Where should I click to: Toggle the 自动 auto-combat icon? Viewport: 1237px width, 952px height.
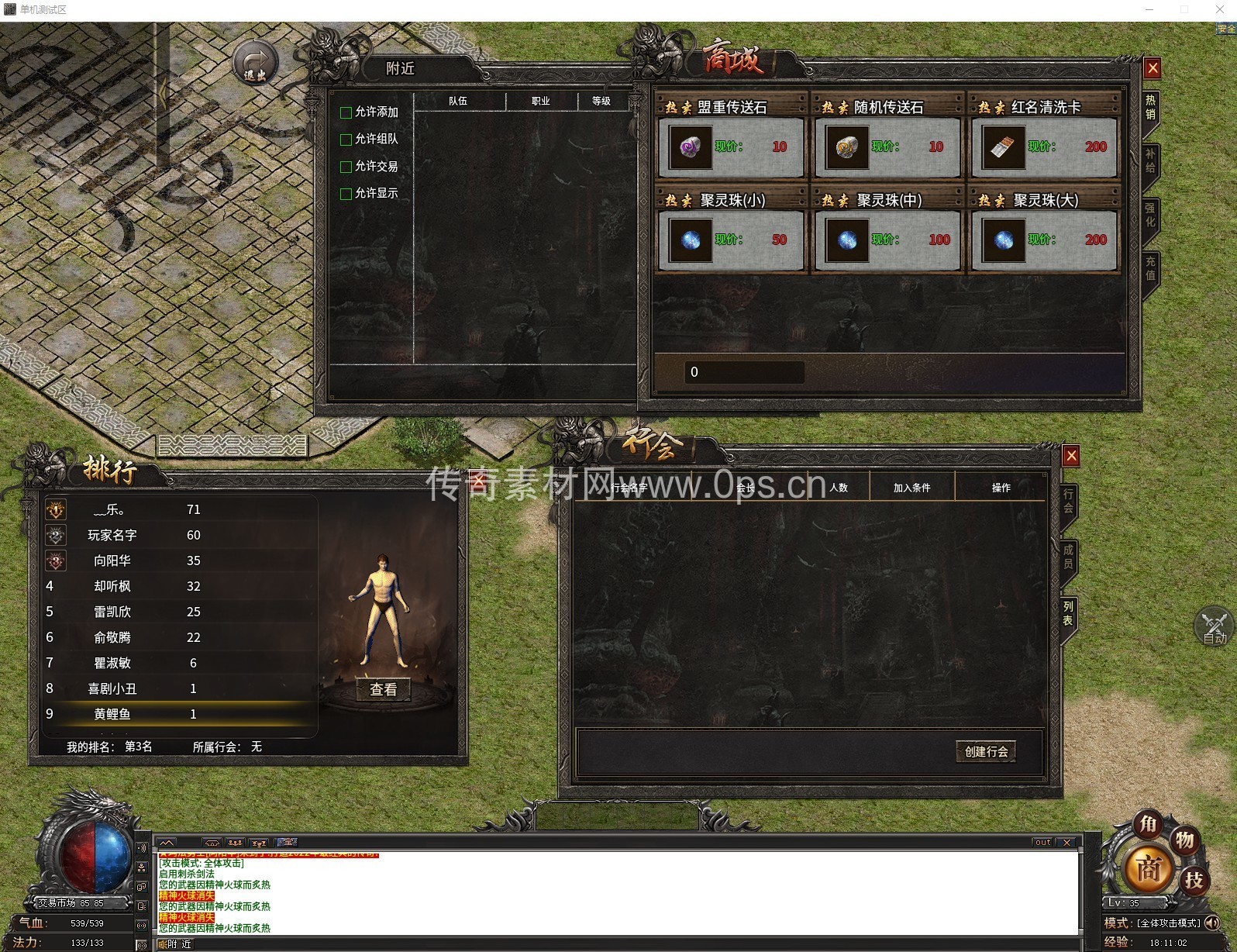tap(1214, 626)
